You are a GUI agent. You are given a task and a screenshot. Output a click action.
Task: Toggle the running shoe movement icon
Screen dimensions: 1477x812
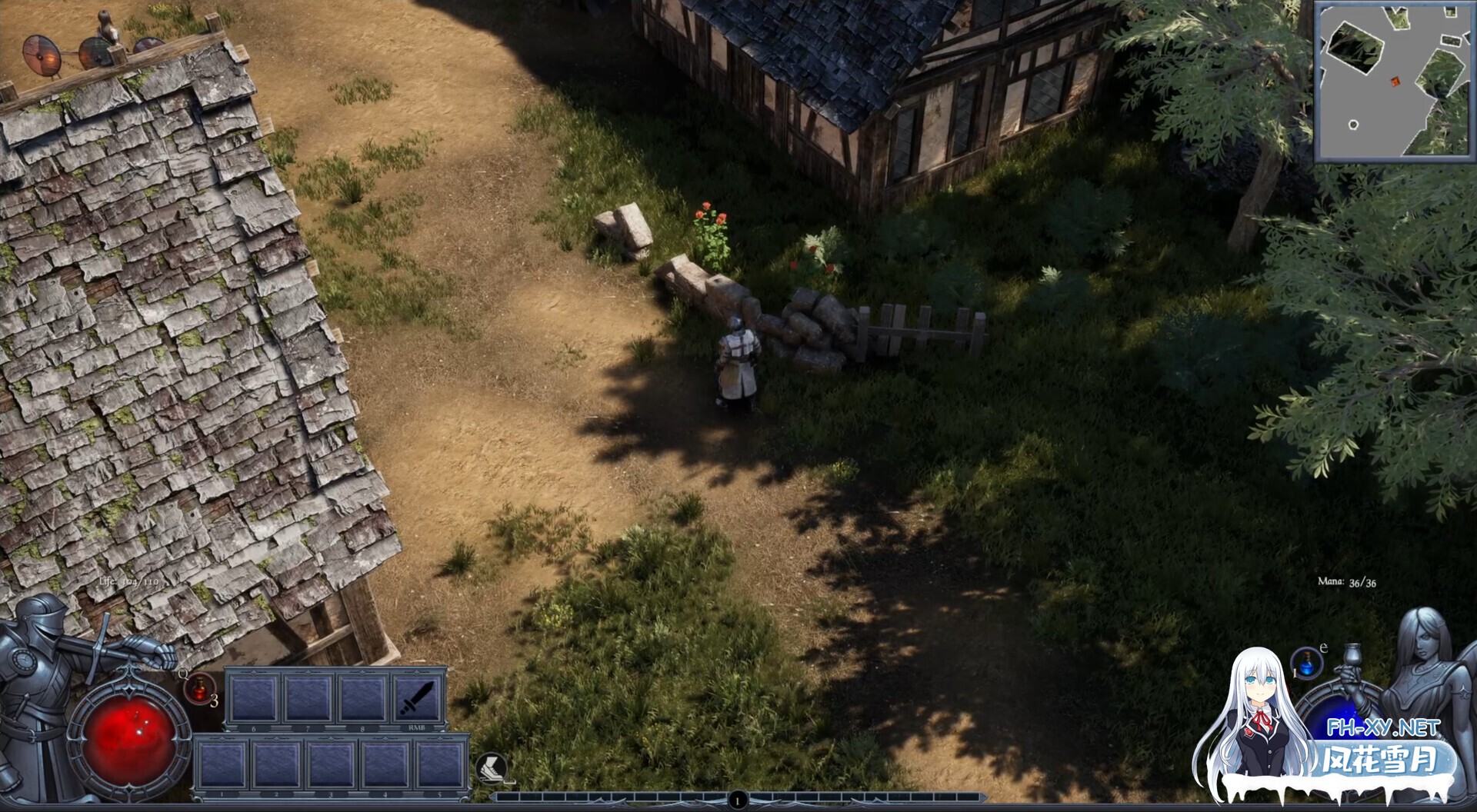[491, 767]
